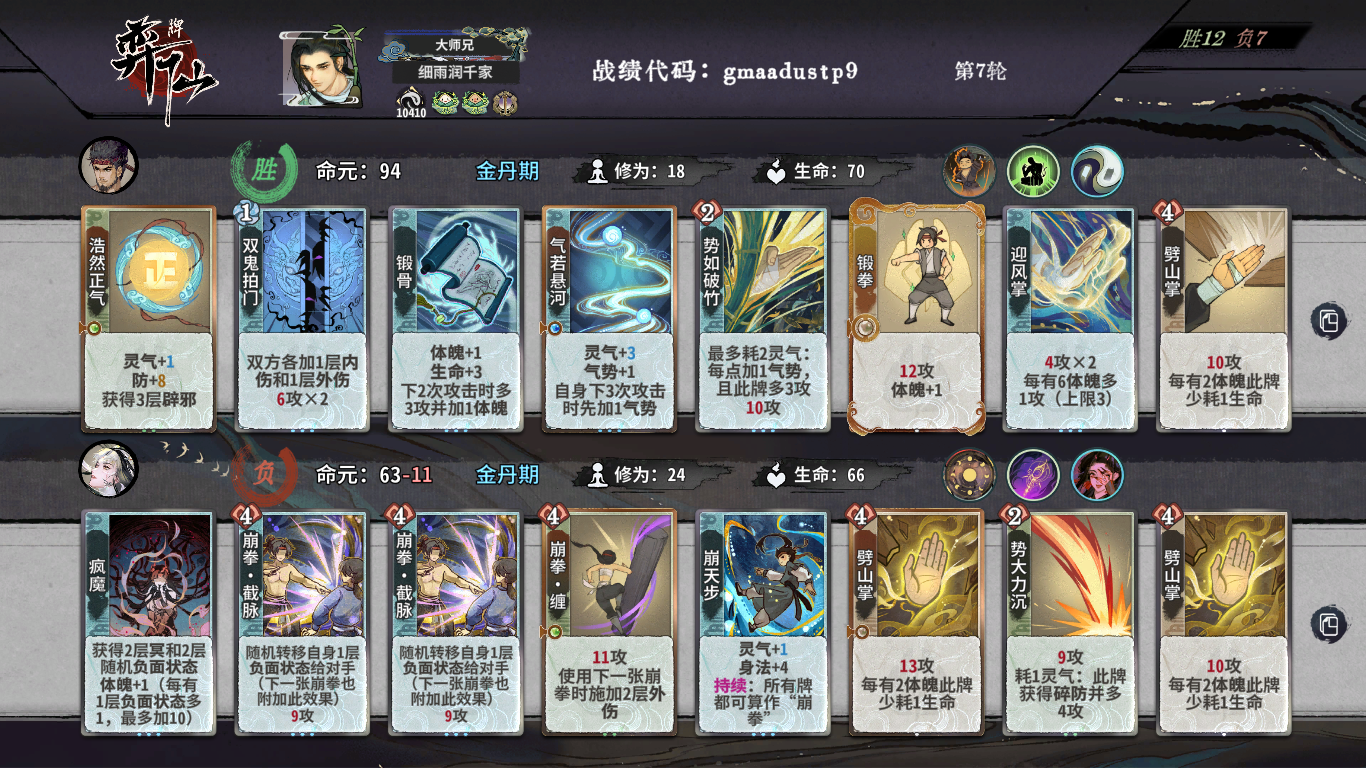Click the moon-phase disc icon for bottom player
Viewport: 1366px width, 768px height.
[x=968, y=474]
